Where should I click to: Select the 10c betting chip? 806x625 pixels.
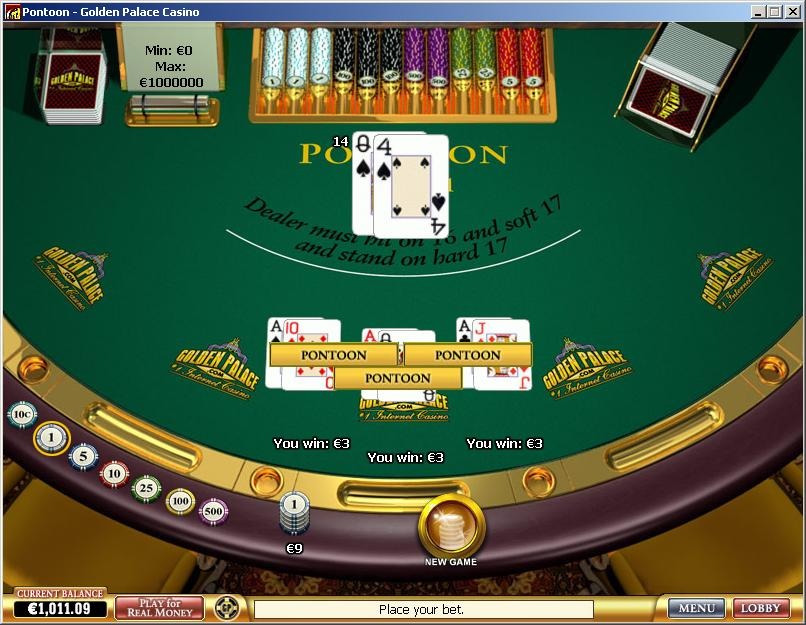point(21,414)
